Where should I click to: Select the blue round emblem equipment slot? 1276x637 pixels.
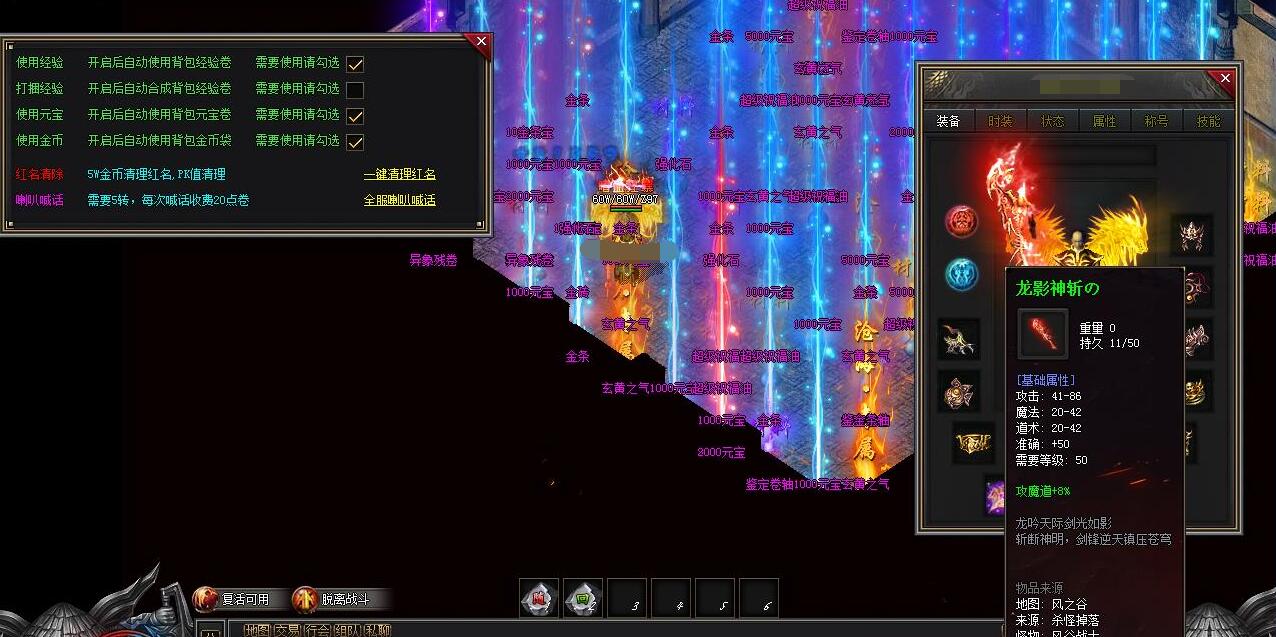(x=962, y=274)
